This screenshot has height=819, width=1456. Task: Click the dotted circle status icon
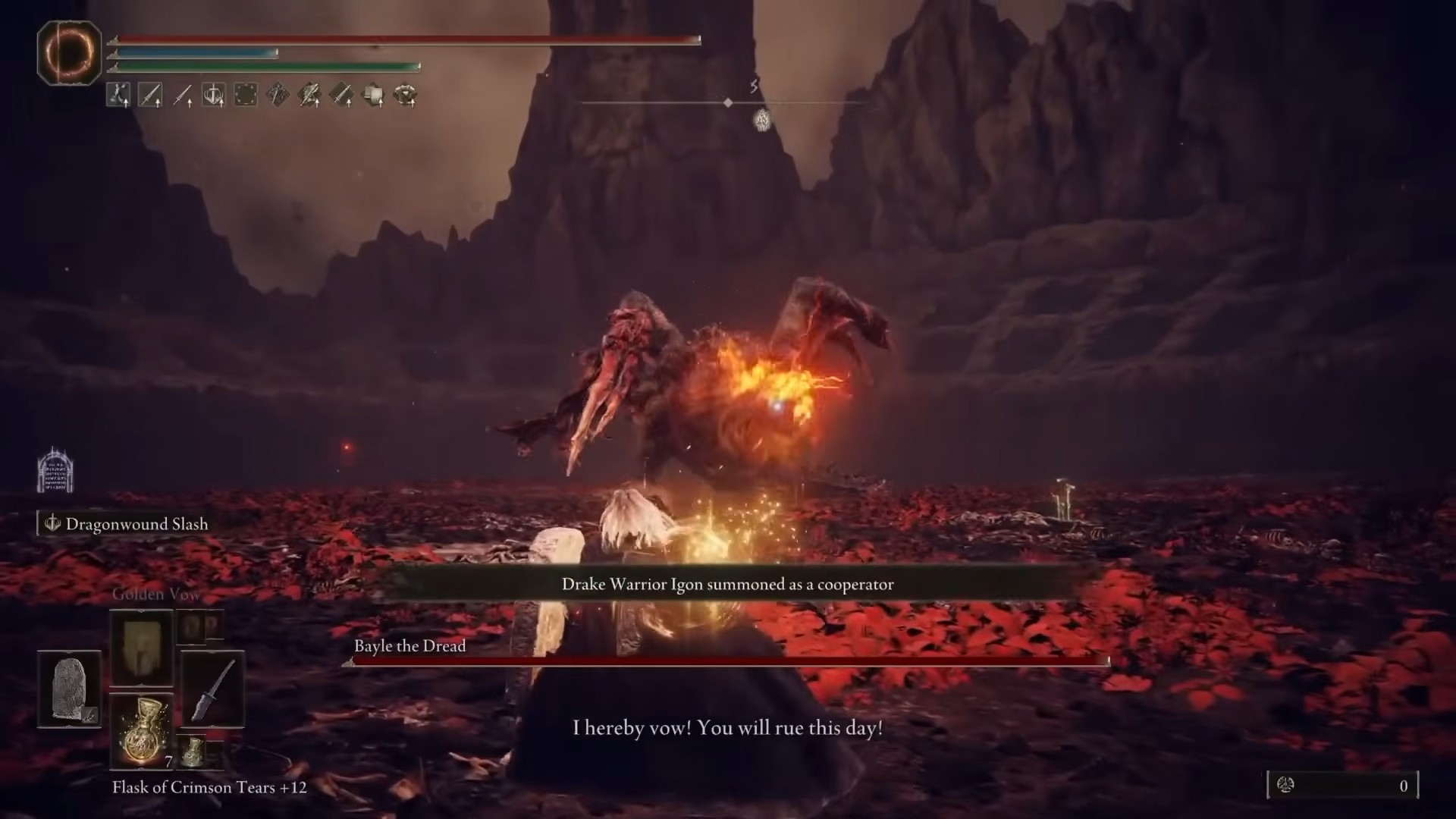point(245,96)
